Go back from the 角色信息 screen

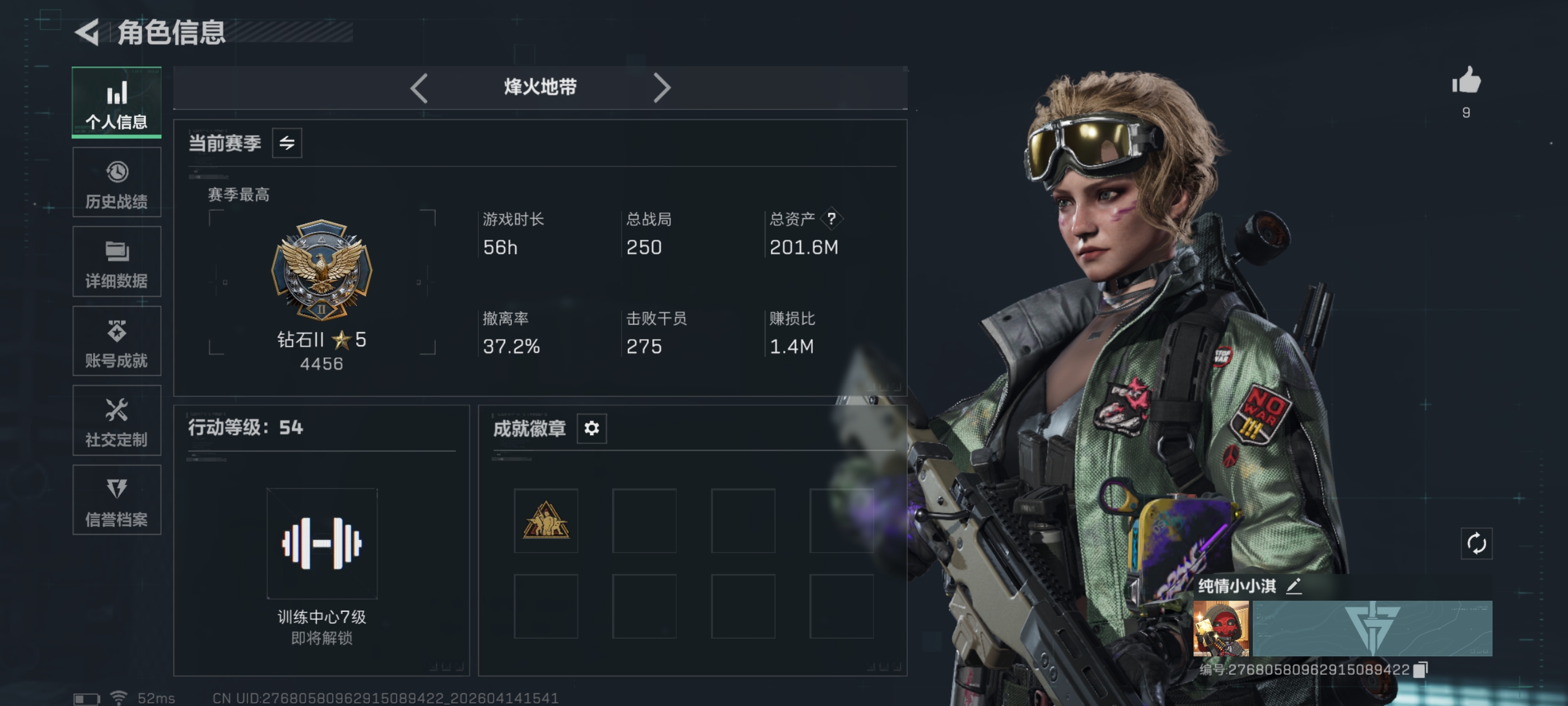pos(87,32)
